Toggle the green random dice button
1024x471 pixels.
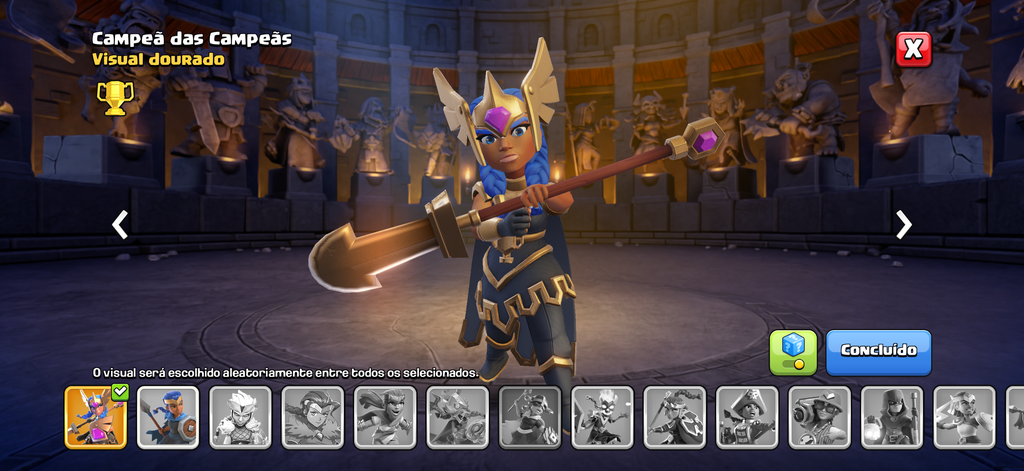(x=793, y=352)
